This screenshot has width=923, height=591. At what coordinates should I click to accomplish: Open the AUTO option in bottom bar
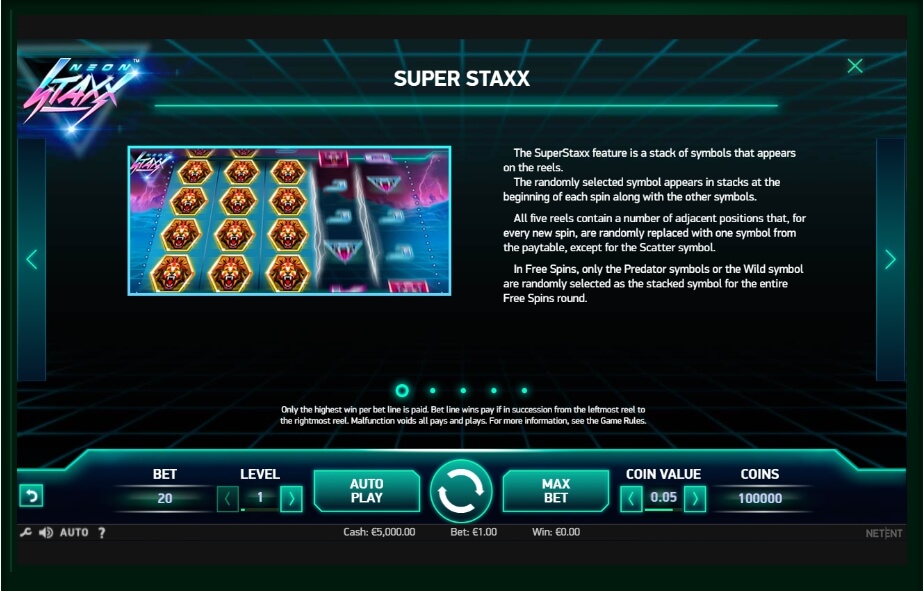[74, 533]
